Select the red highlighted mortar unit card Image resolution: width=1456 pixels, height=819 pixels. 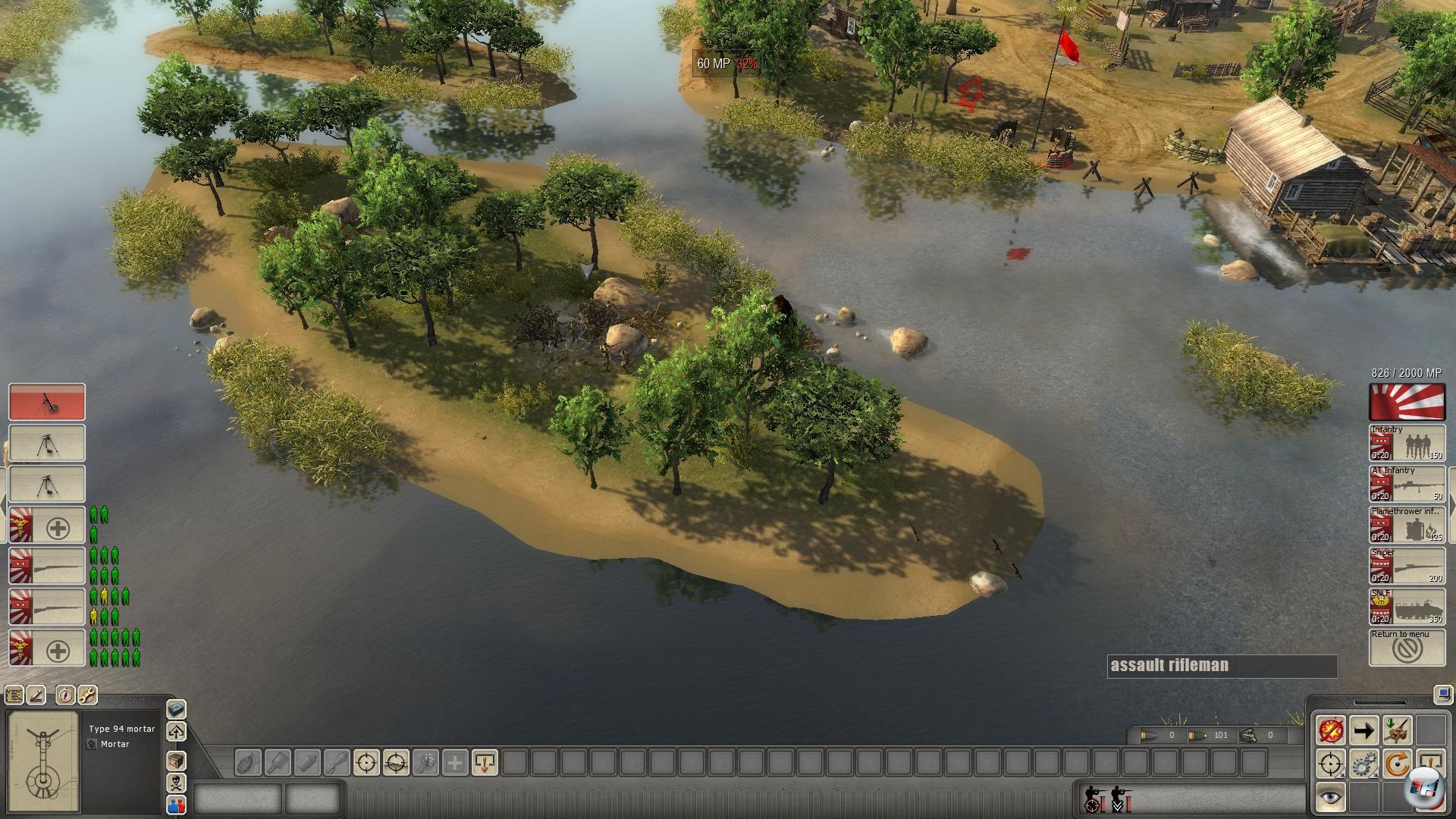coord(47,402)
